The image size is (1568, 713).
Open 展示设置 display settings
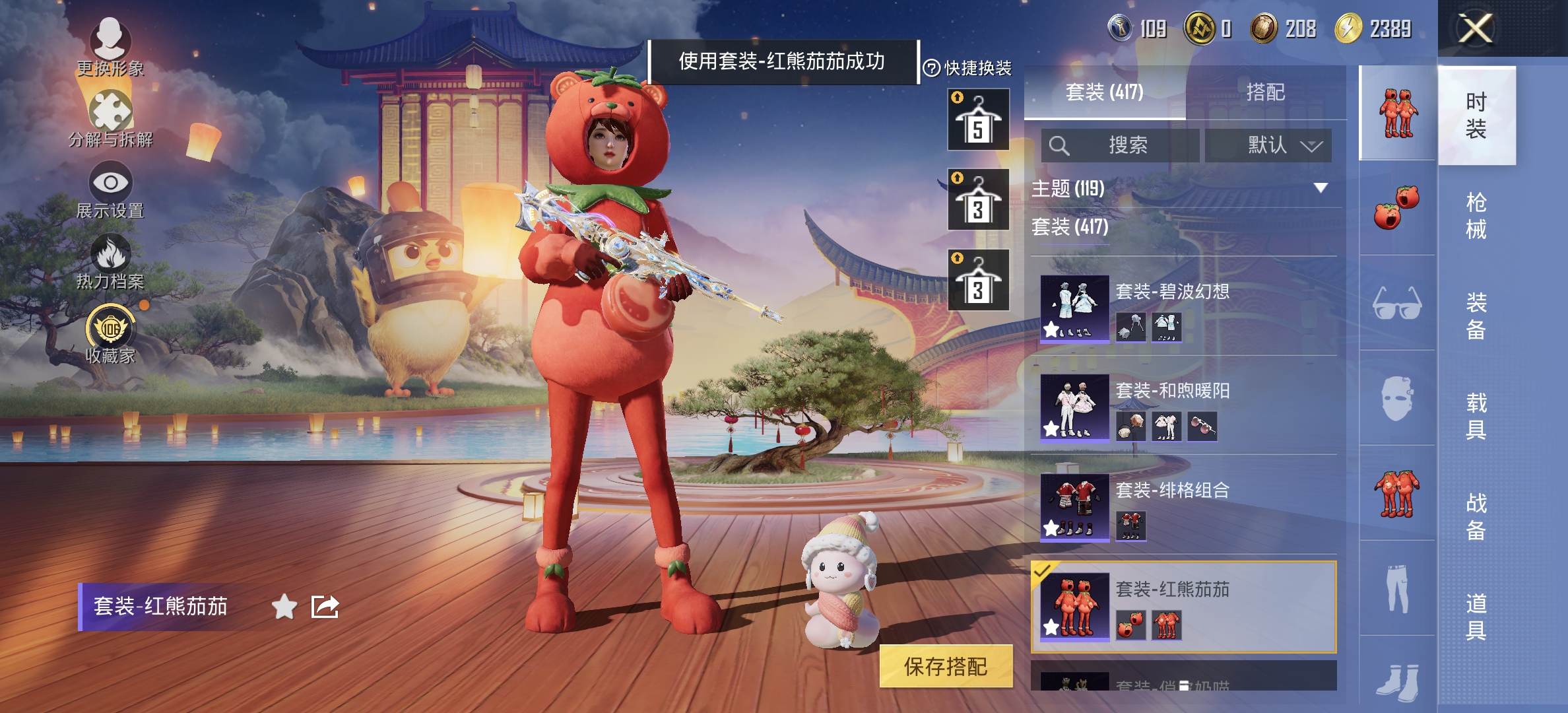click(111, 189)
